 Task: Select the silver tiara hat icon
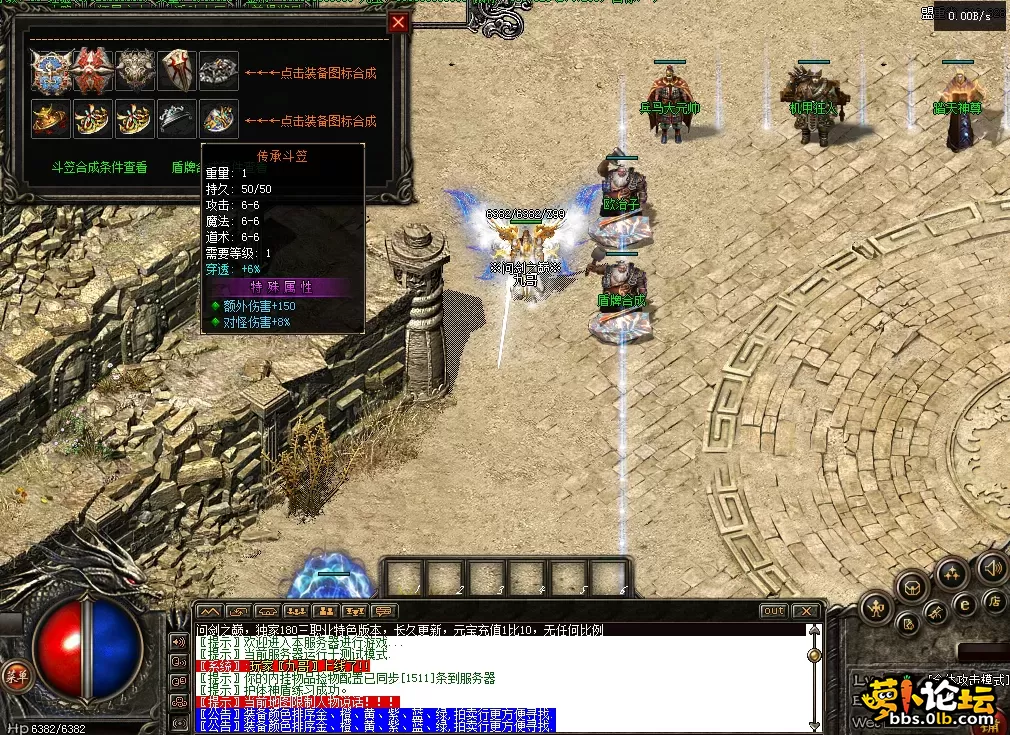176,119
